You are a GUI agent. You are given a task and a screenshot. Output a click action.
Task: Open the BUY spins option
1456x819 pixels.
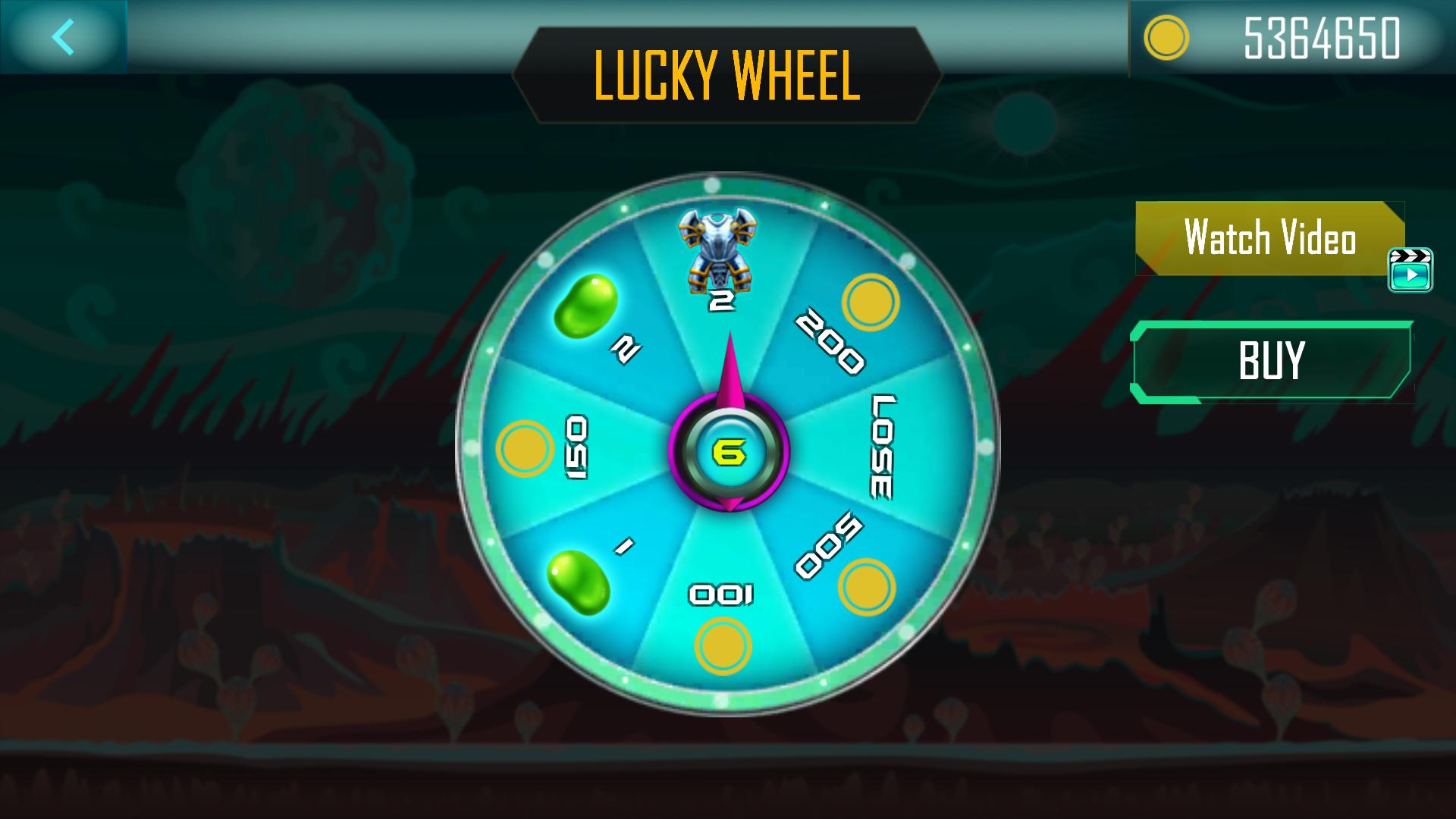pos(1271,361)
